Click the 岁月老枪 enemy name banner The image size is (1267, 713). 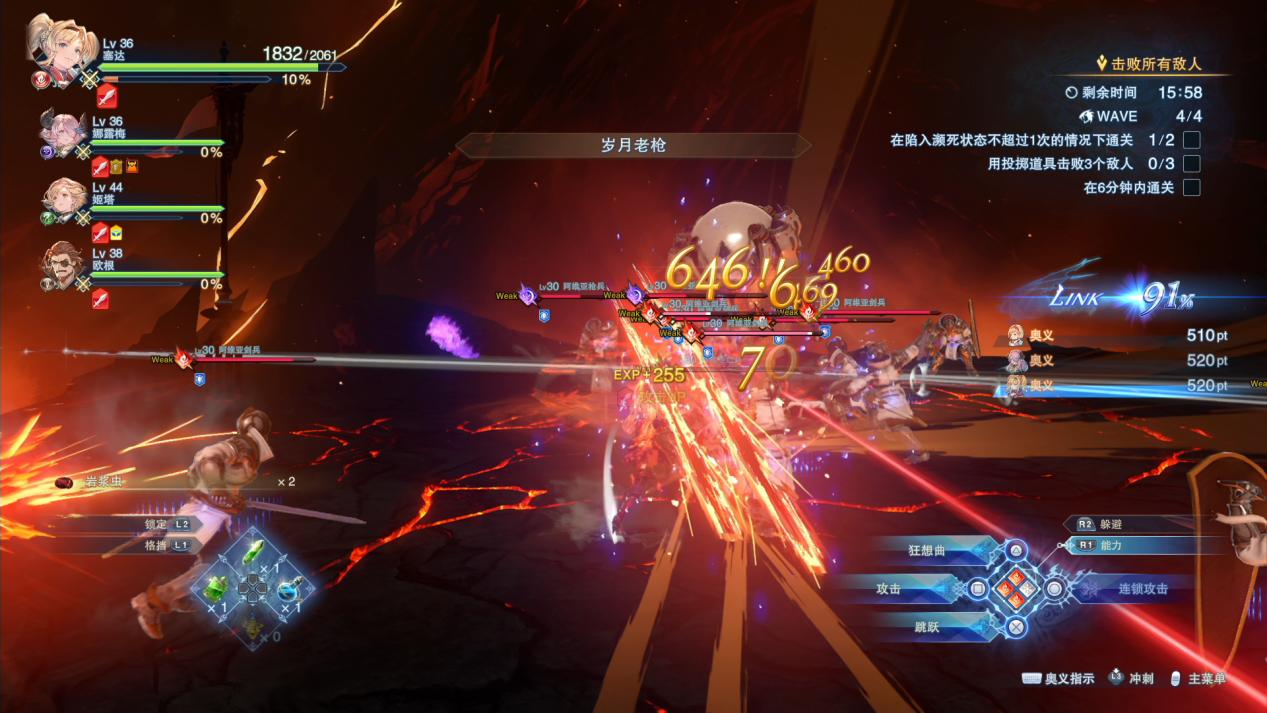633,145
